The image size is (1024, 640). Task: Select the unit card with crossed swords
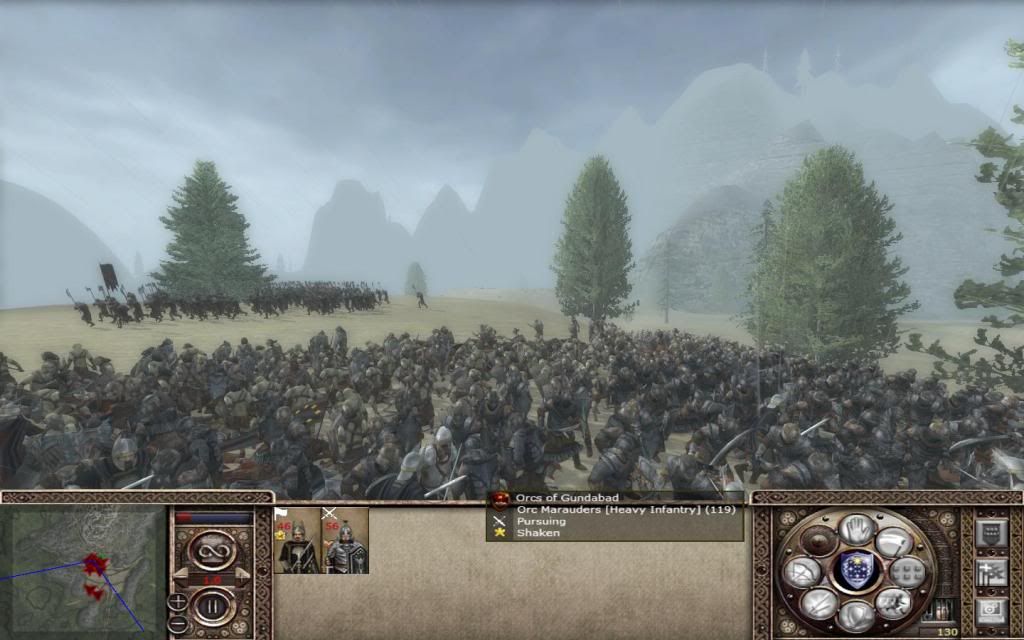[345, 541]
